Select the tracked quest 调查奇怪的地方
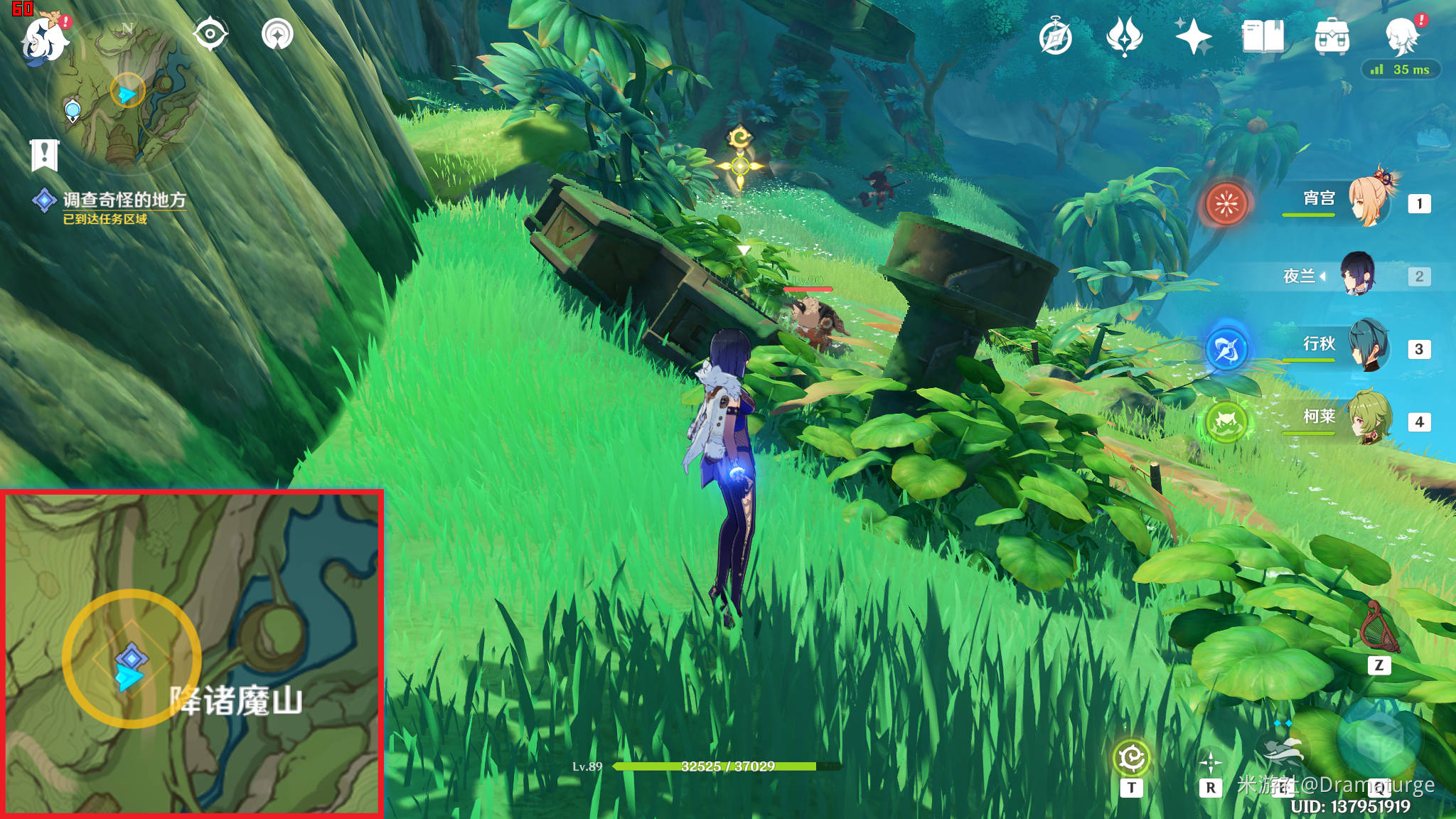This screenshot has width=1456, height=819. click(x=124, y=200)
